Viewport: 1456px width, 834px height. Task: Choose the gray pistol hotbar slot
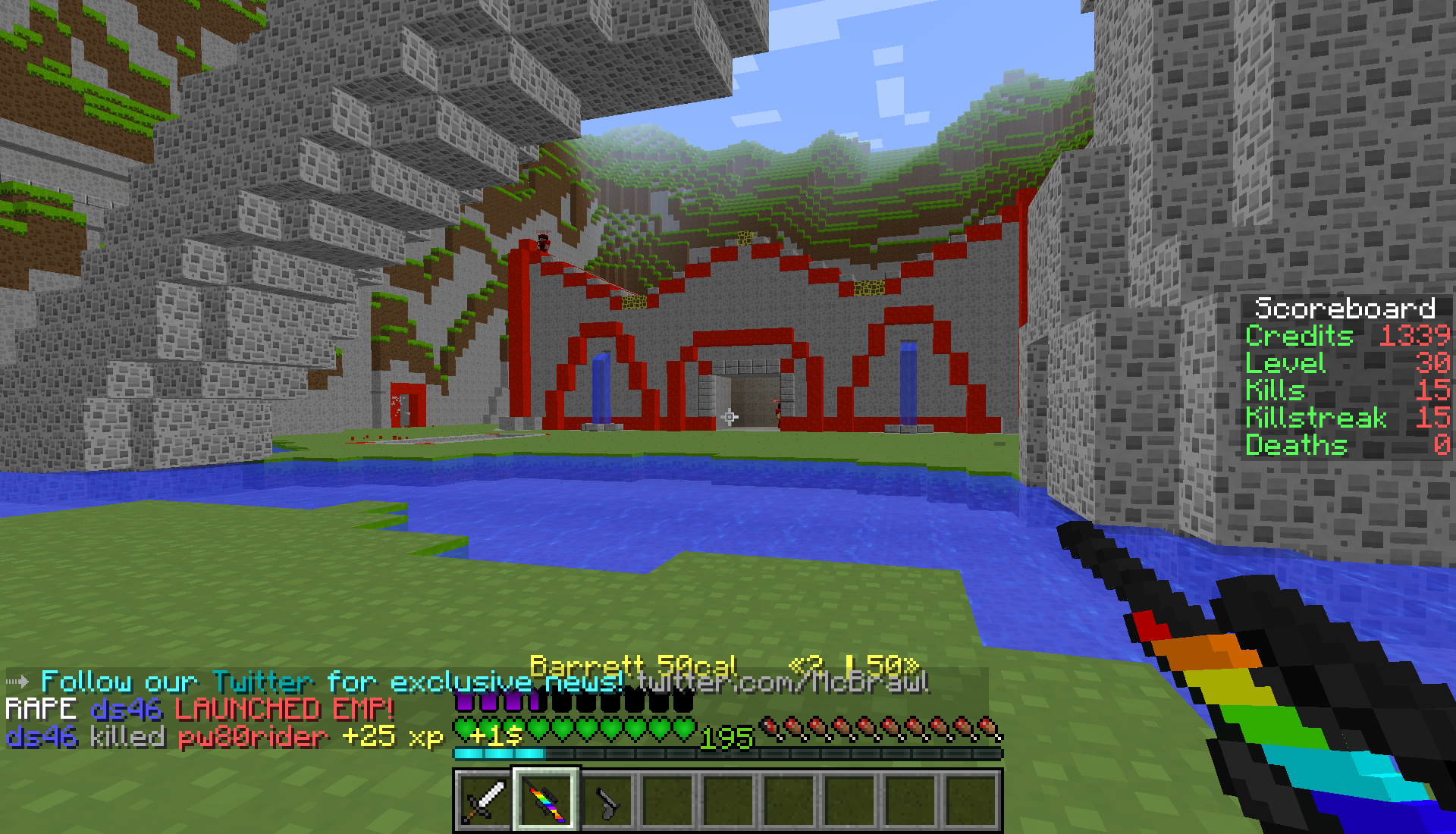[x=607, y=801]
